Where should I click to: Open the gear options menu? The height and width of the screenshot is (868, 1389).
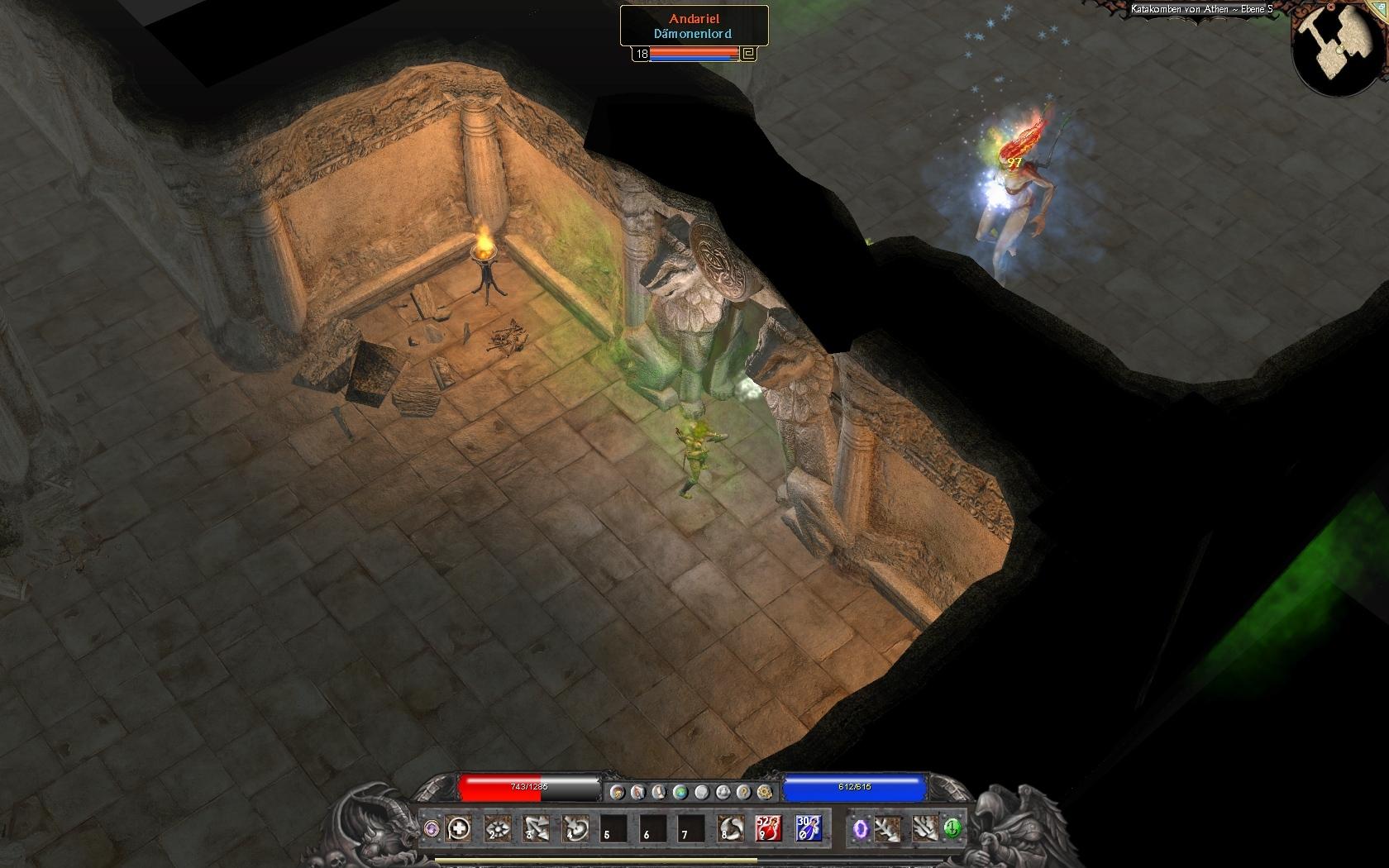point(764,792)
